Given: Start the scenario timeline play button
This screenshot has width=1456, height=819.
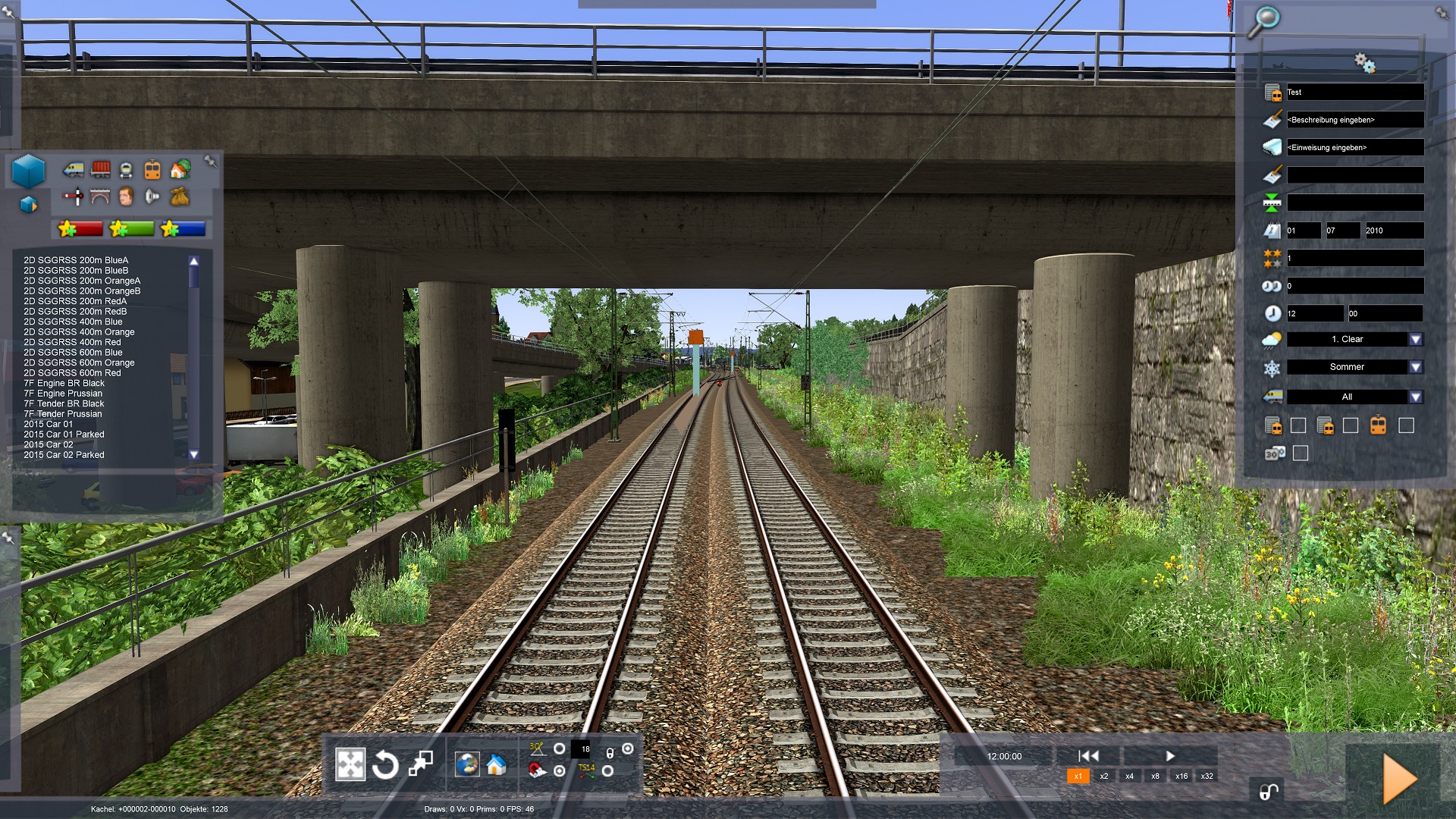Looking at the screenshot, I should [x=1170, y=755].
